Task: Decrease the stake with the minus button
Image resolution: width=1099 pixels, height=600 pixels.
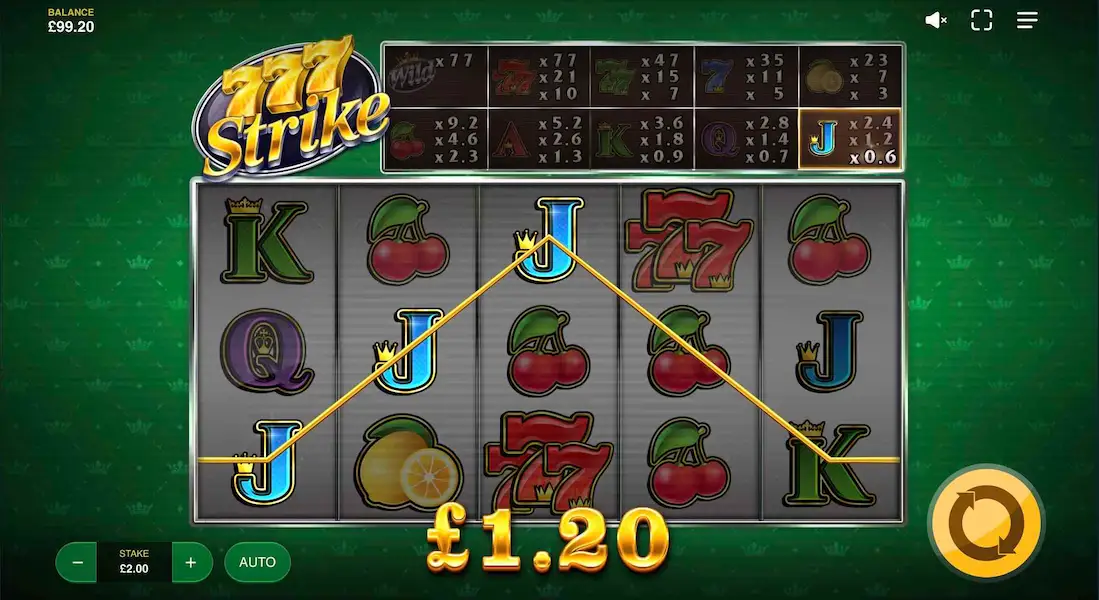Action: [x=76, y=562]
